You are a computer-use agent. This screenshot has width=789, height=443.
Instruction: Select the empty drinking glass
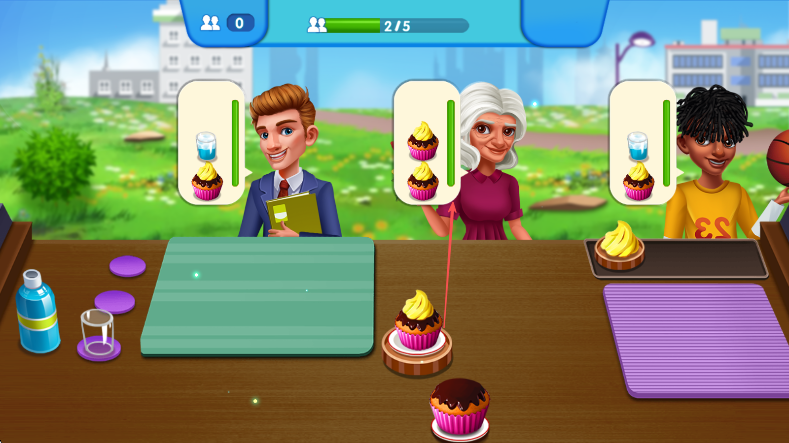(98, 331)
